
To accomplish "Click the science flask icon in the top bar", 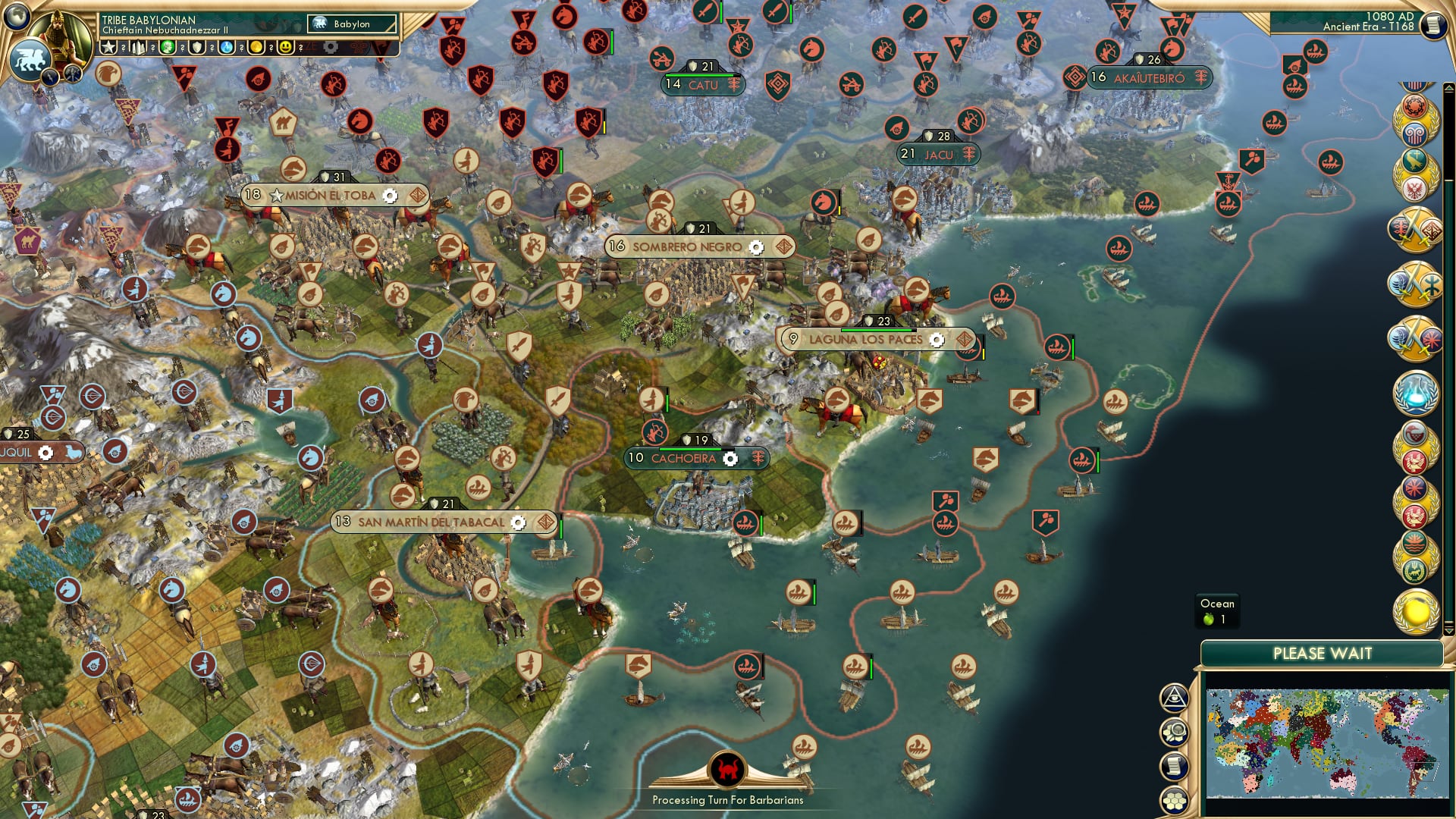I will coord(228,47).
